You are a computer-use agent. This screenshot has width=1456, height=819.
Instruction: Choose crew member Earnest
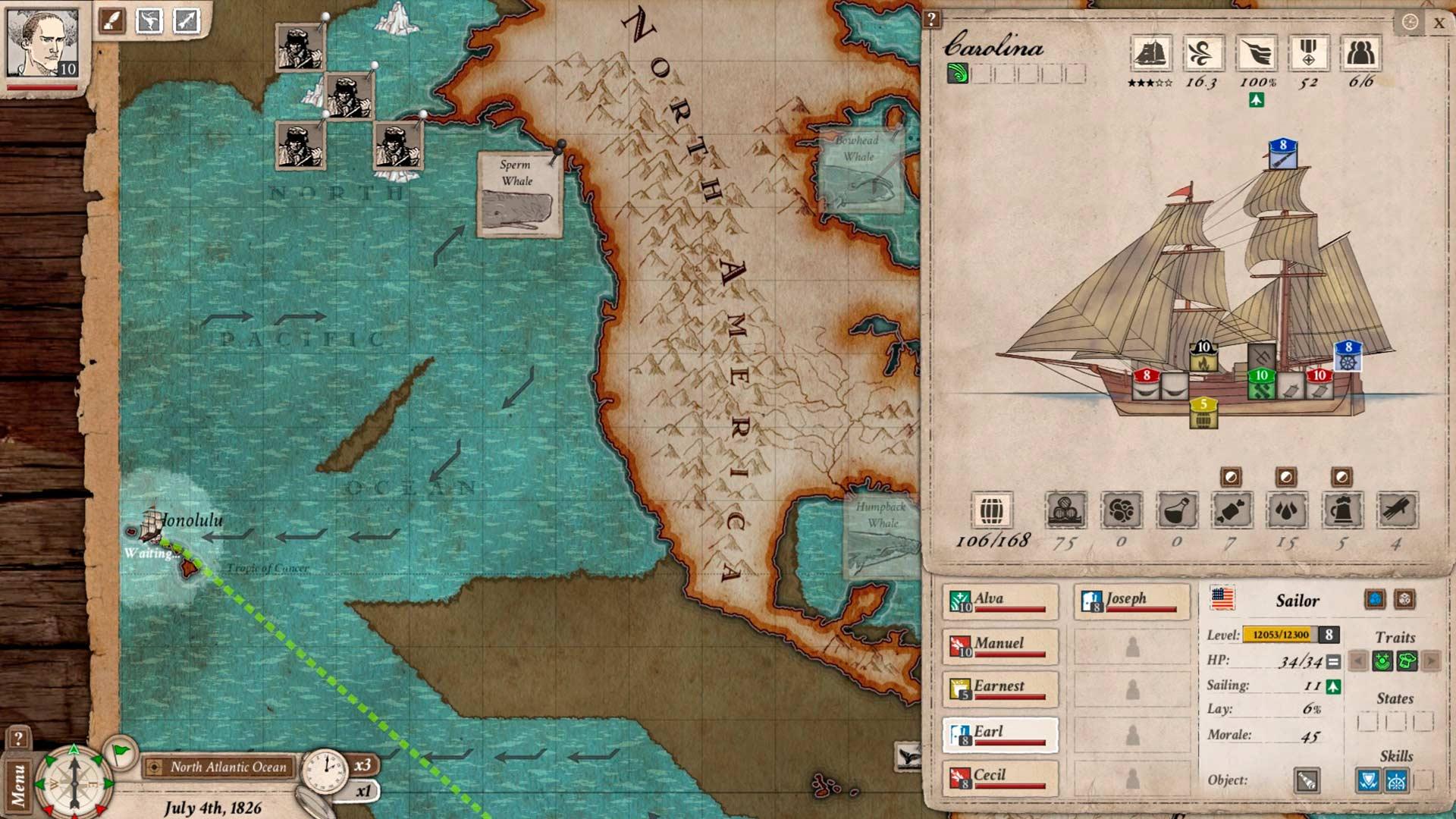click(999, 689)
